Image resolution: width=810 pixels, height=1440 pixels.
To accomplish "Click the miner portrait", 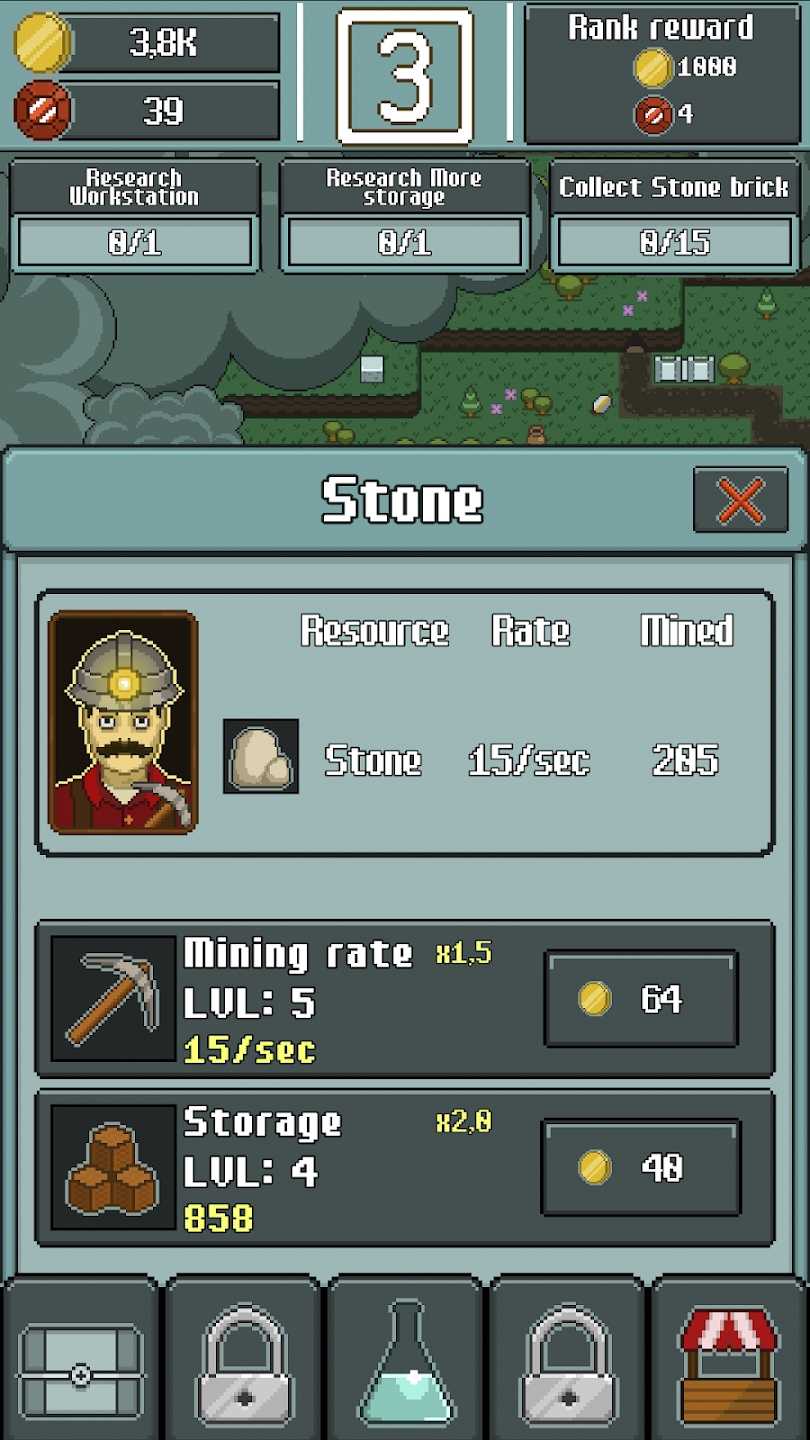I will point(123,722).
